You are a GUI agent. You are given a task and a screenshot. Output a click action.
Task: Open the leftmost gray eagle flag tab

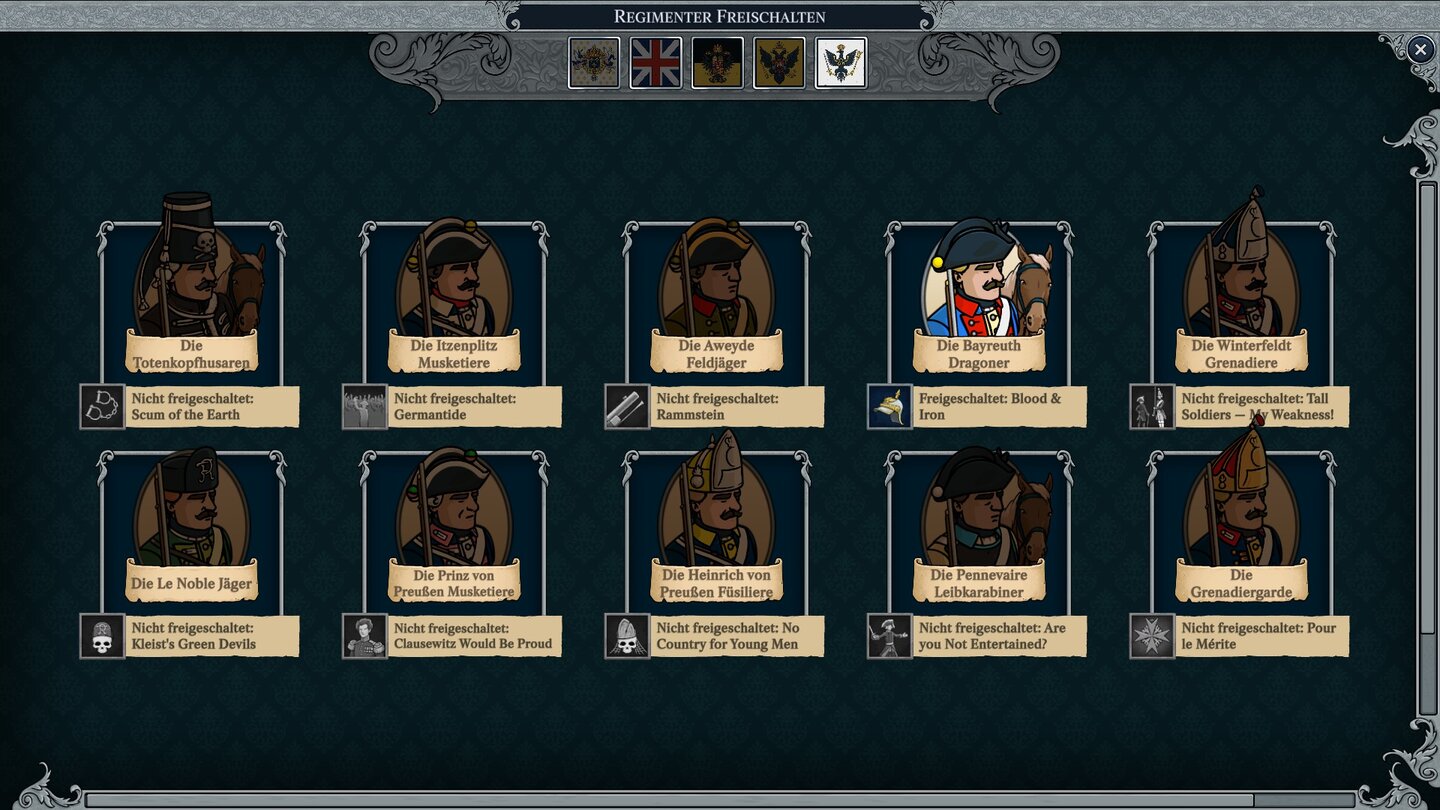(x=594, y=60)
